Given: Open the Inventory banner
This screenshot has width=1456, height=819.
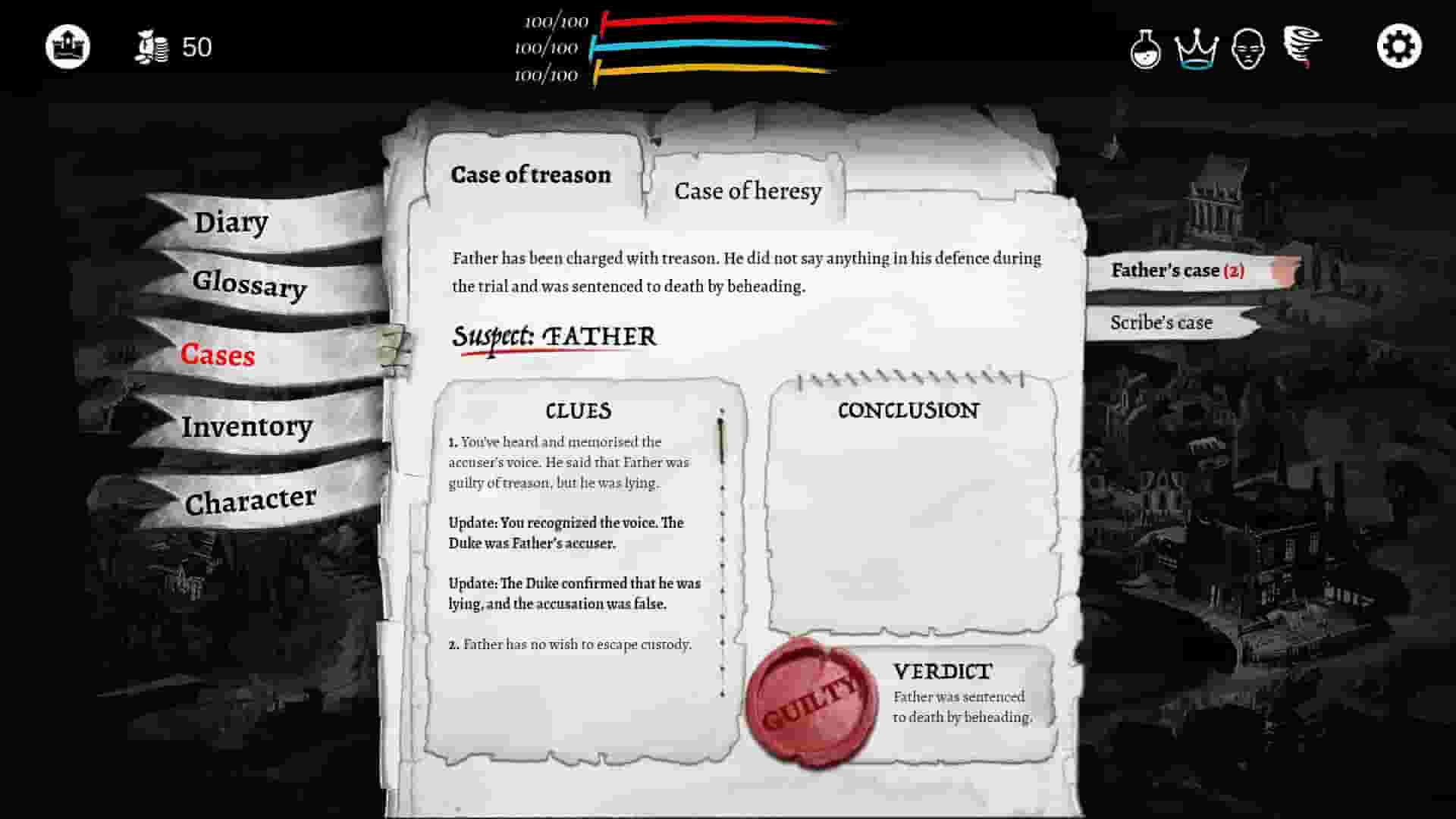Looking at the screenshot, I should click(x=246, y=426).
